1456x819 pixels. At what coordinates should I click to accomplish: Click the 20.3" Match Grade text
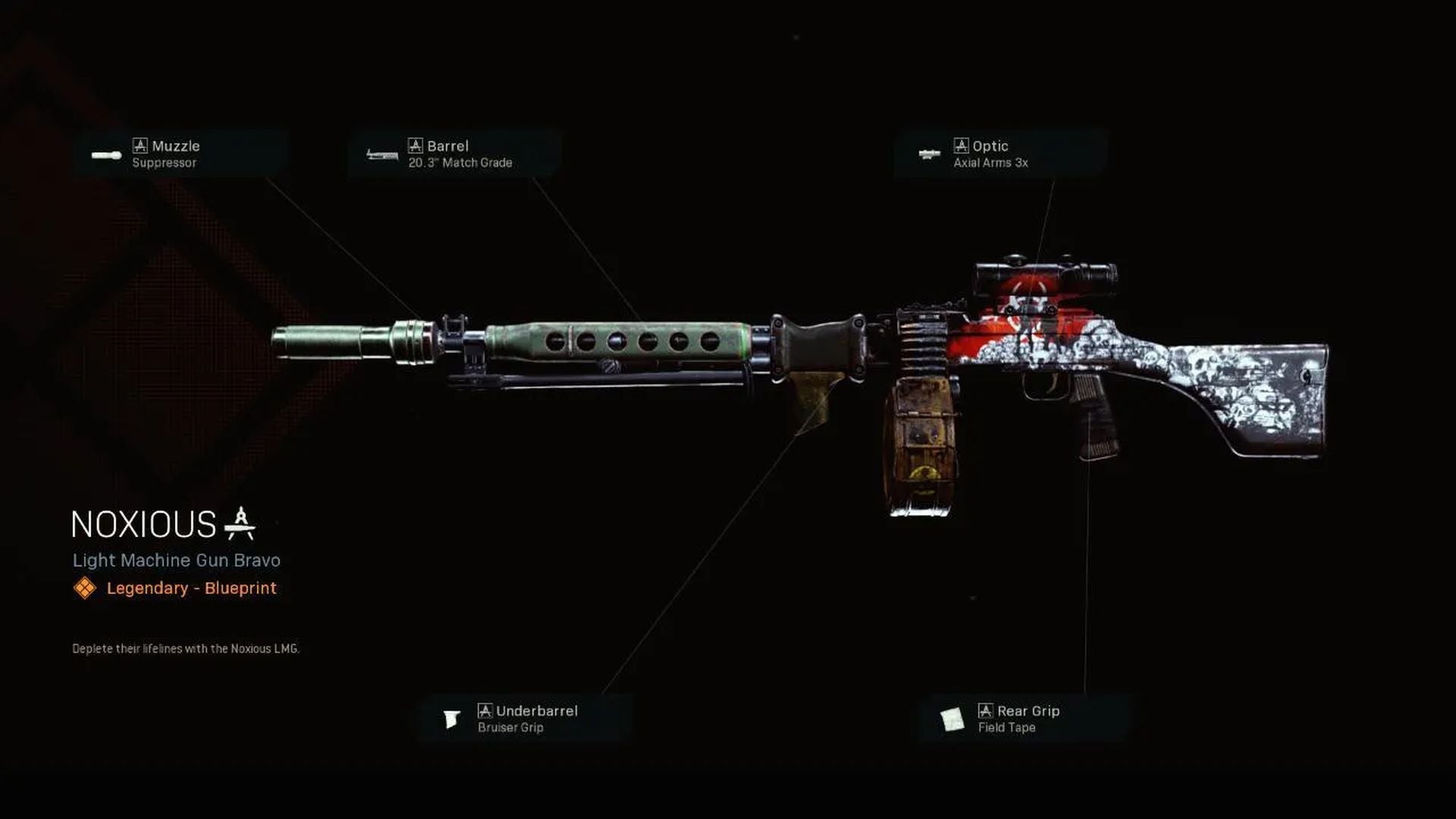click(x=460, y=162)
